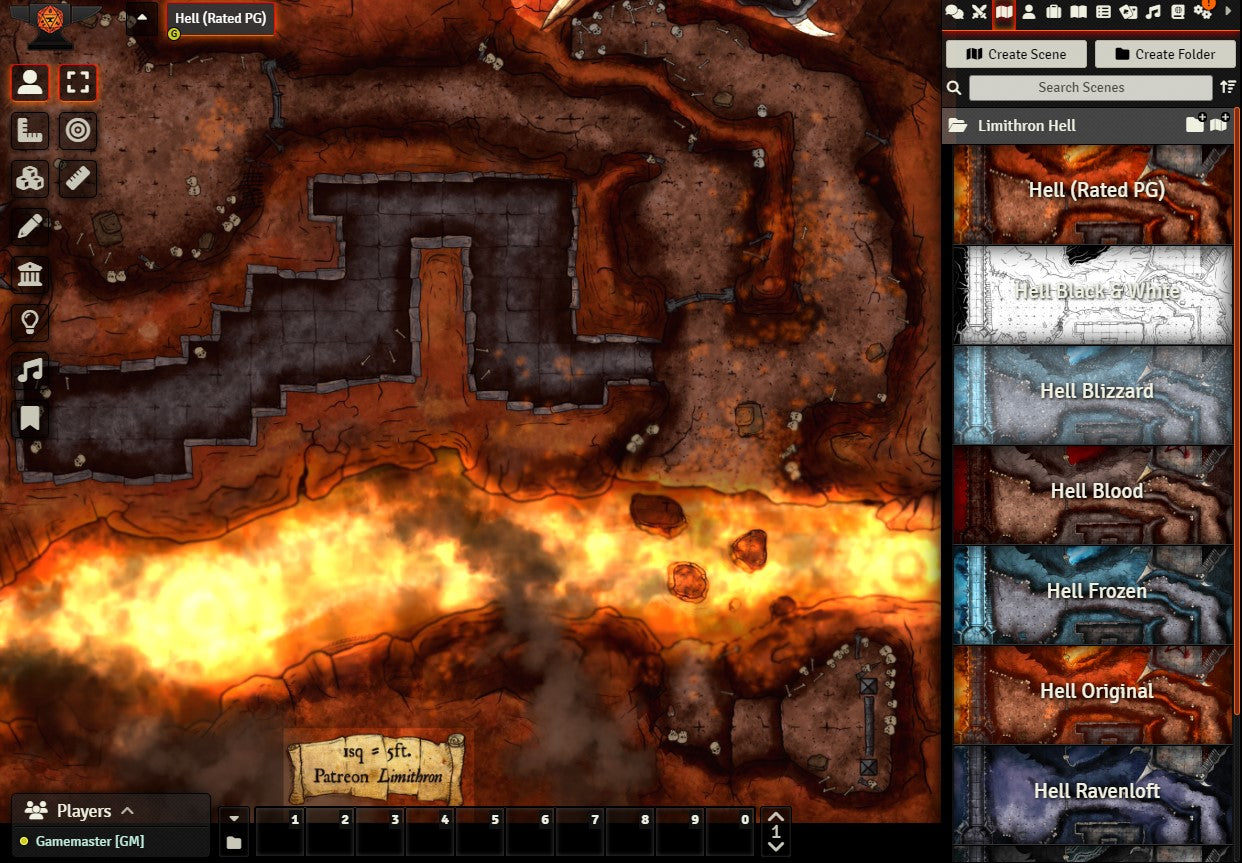Switch to the Combat Tracker crossed-swords tab
The height and width of the screenshot is (863, 1242).
[979, 12]
